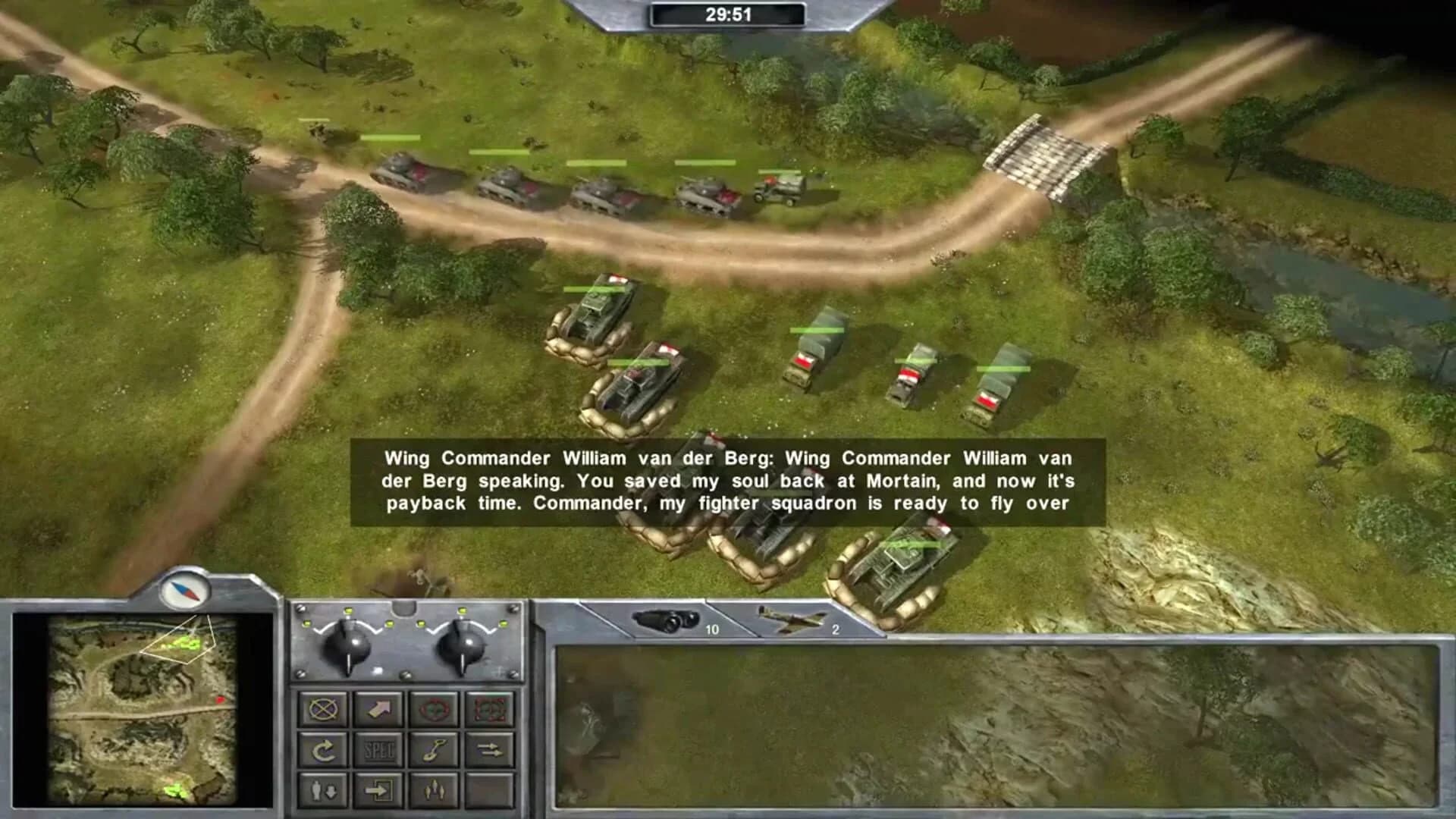Open the SPEC special ability command
The image size is (1456, 819).
click(379, 749)
